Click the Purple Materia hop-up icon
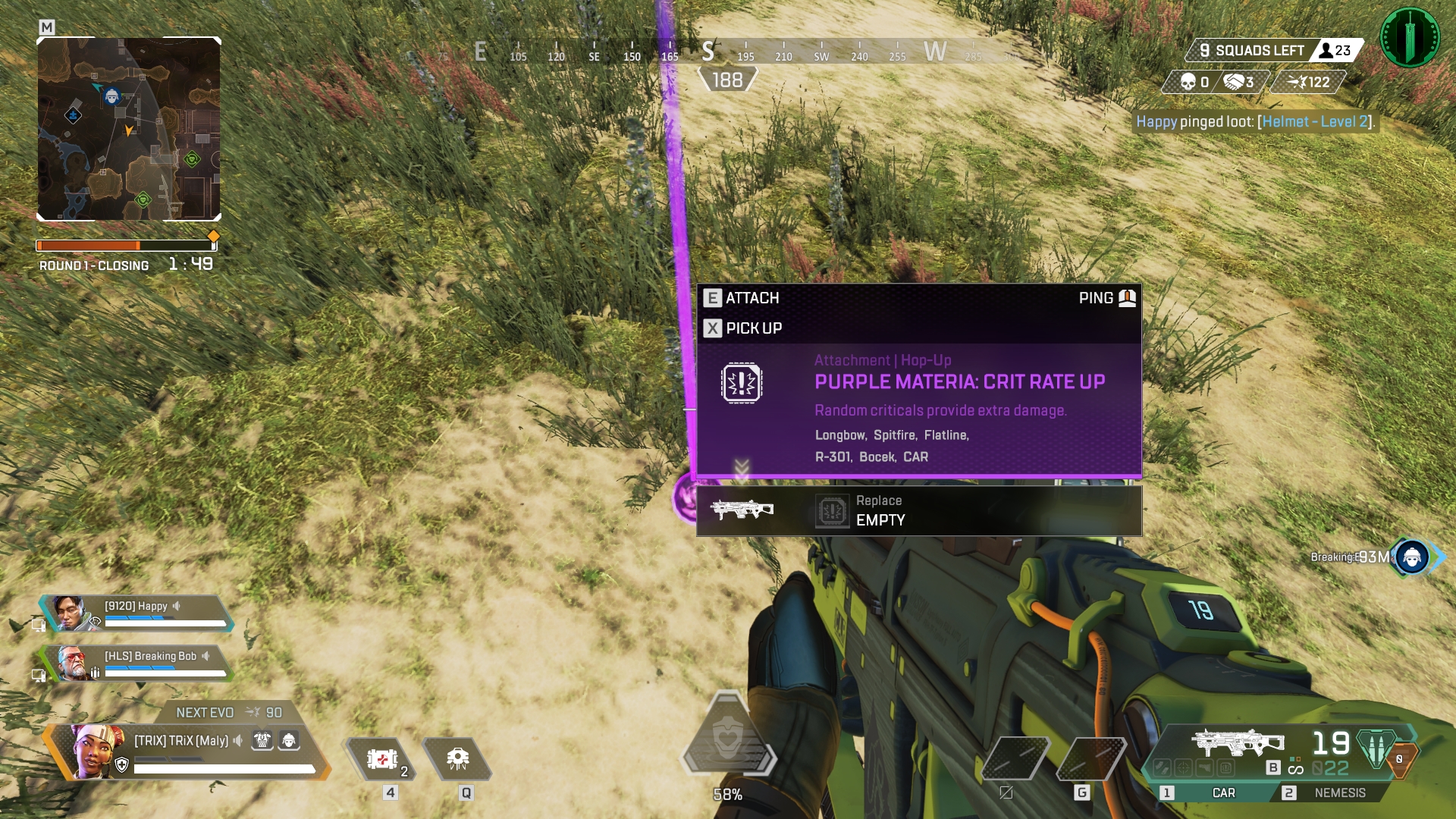1456x819 pixels. [741, 383]
